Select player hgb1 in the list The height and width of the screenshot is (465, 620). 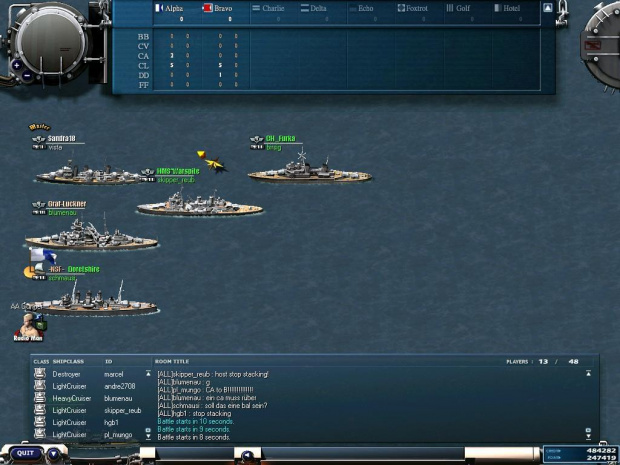[112, 422]
